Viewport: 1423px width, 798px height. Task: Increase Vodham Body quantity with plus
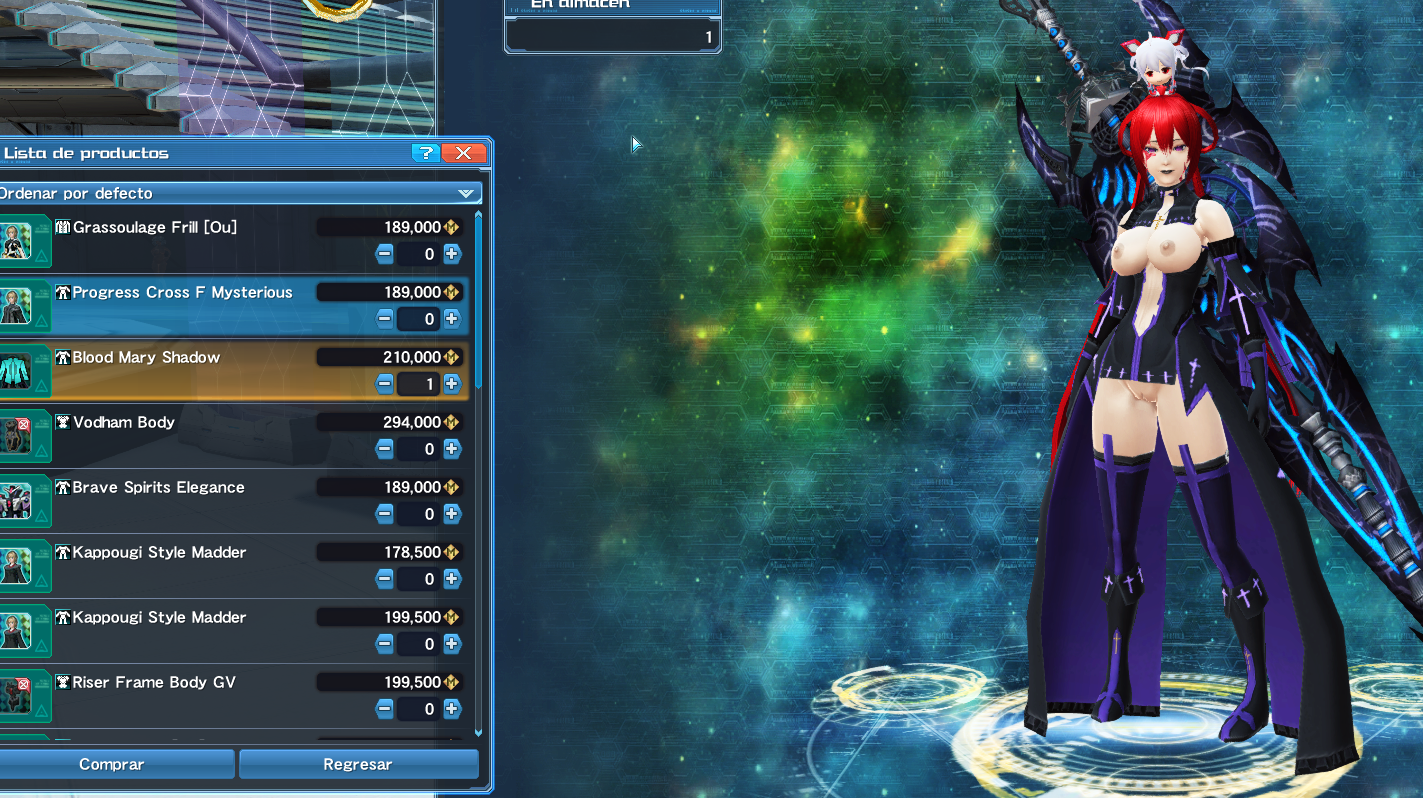(451, 449)
